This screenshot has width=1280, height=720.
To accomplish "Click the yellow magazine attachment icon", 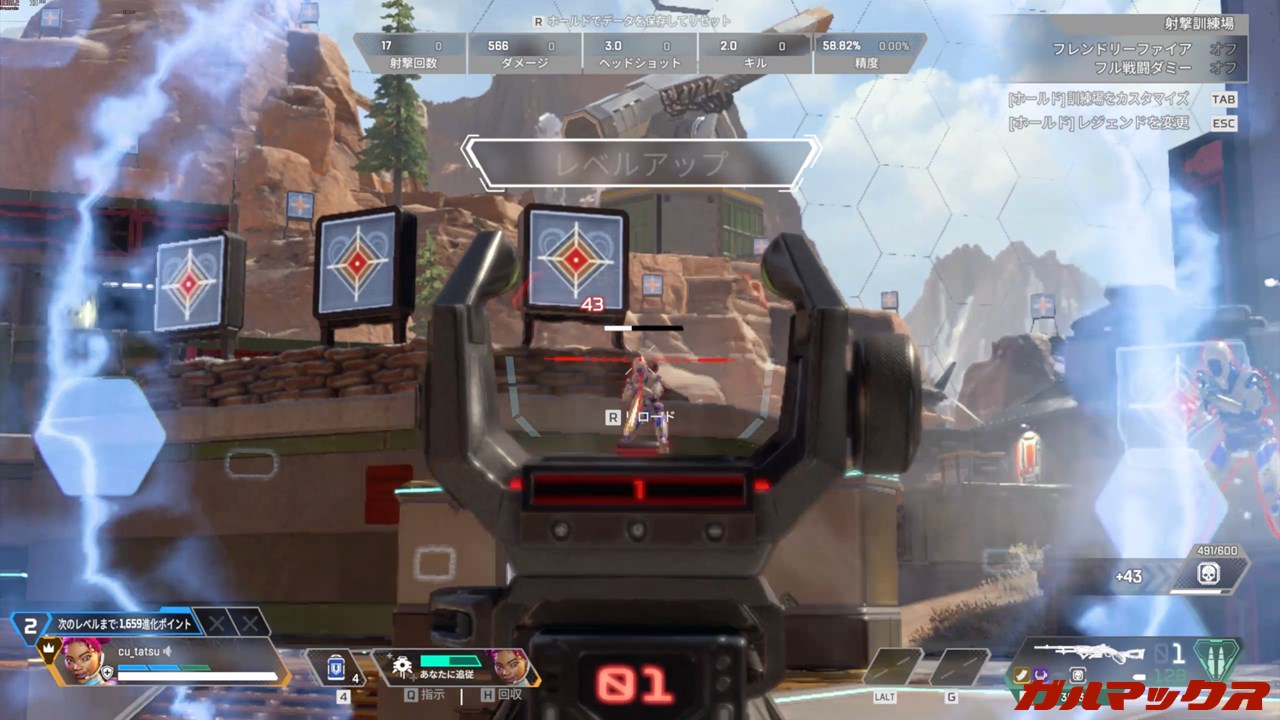I will (1021, 676).
